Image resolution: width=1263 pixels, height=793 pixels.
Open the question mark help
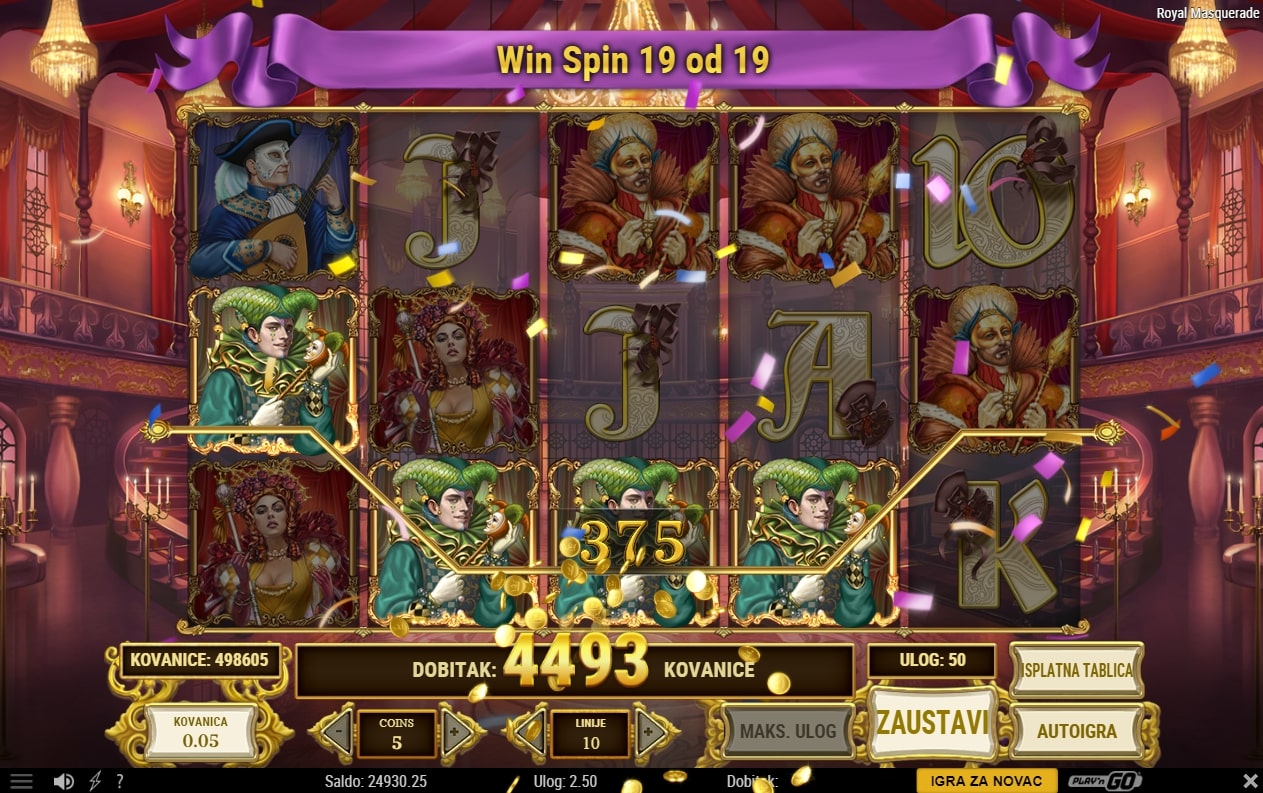[x=120, y=781]
